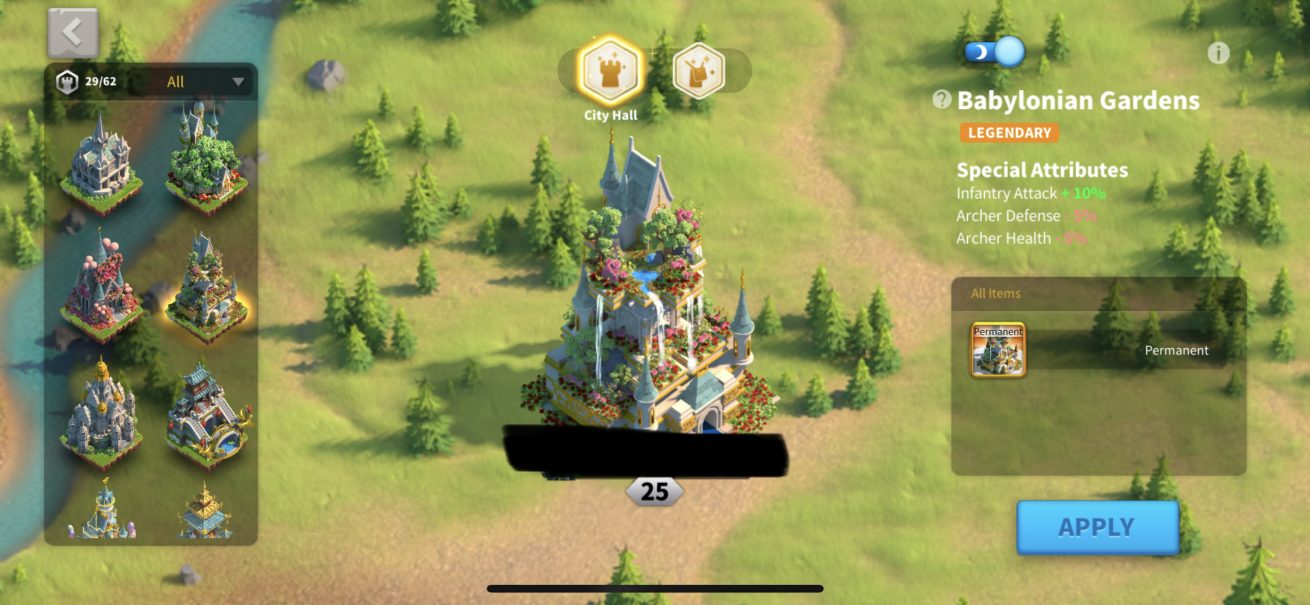Select the highlighted Babylonian Gardens skin thumbnail
This screenshot has width=1310, height=605.
(206, 287)
